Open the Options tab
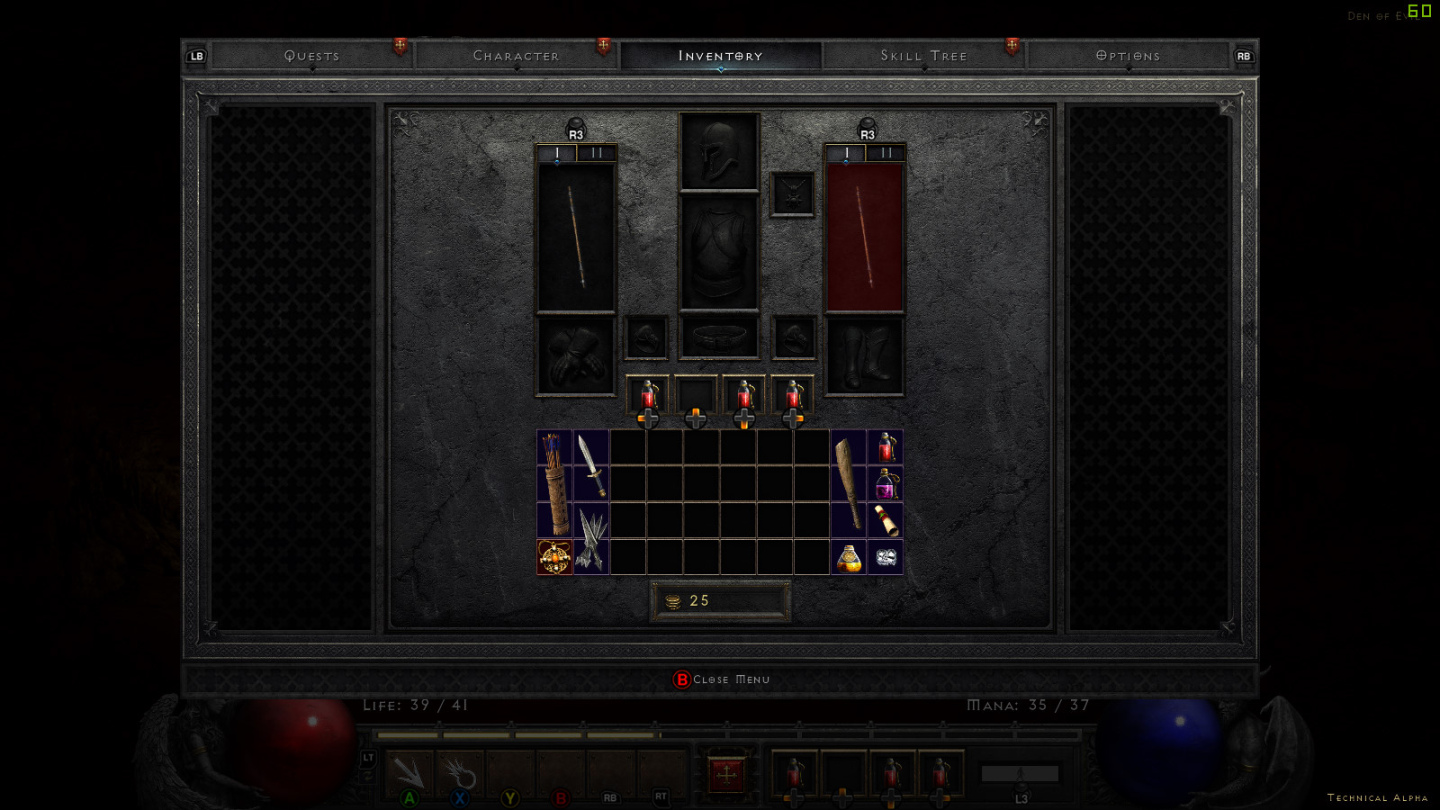This screenshot has width=1440, height=810. coord(1128,56)
